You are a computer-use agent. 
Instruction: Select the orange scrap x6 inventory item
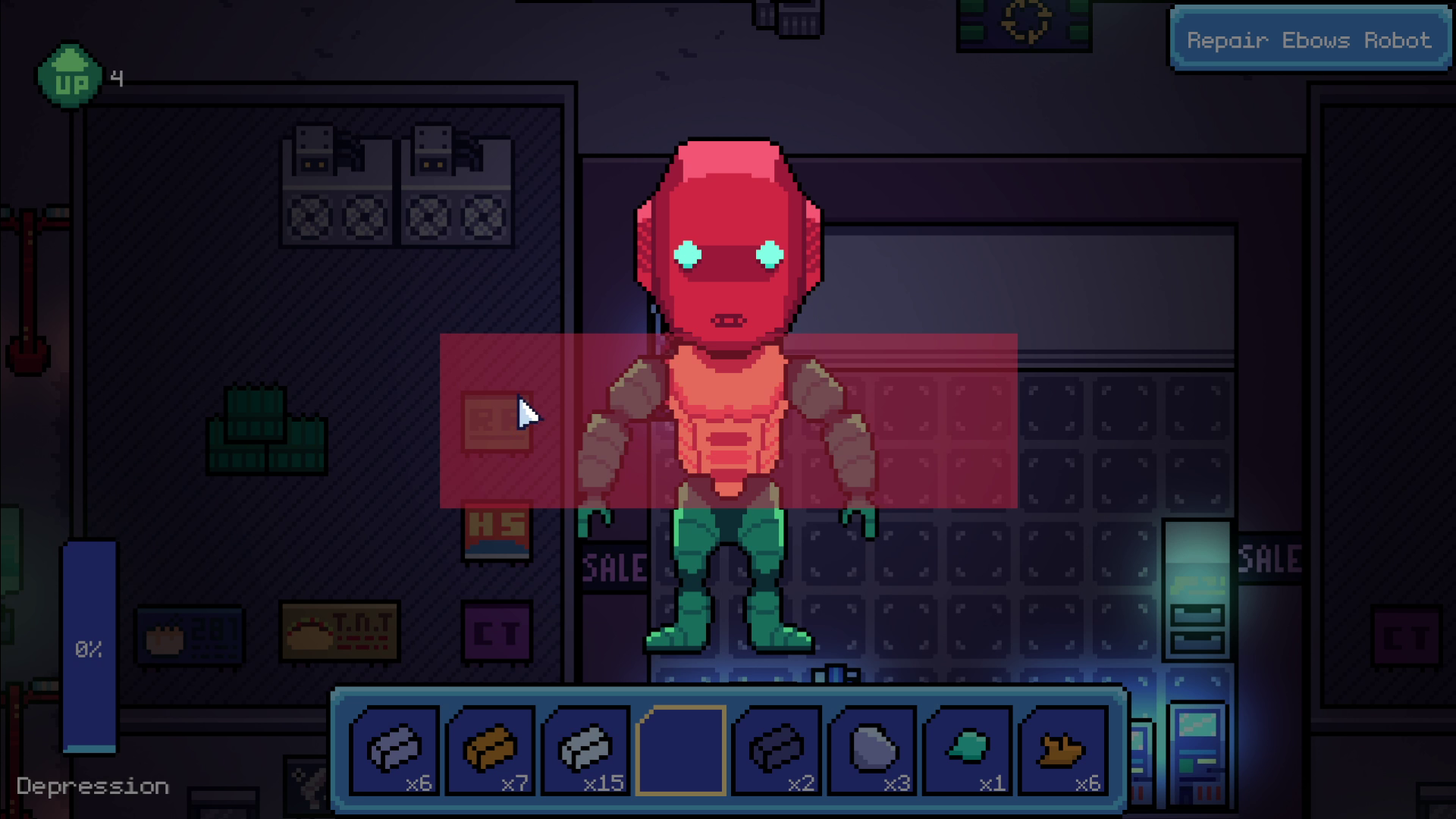[1065, 751]
